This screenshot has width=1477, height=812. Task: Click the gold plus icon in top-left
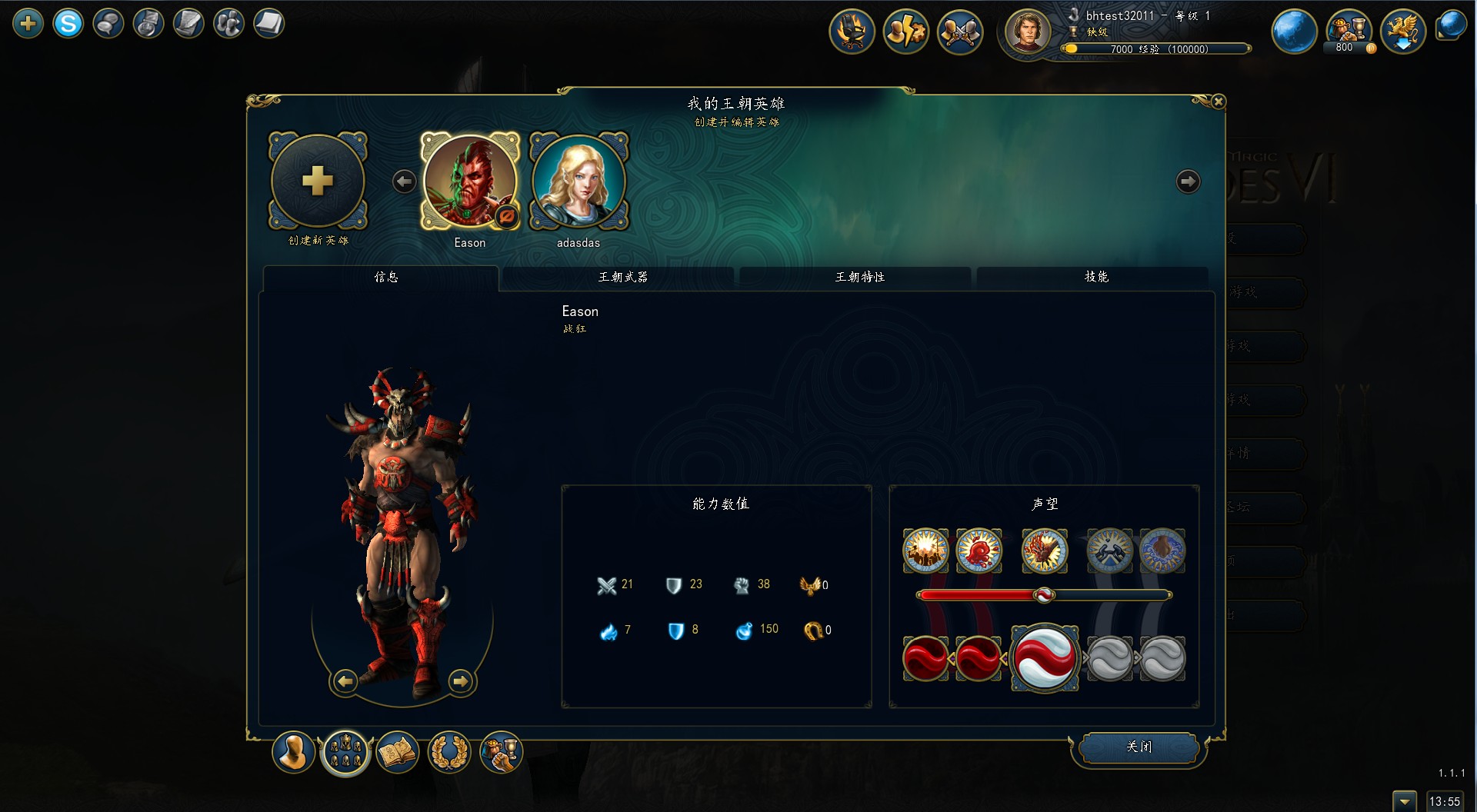[28, 24]
